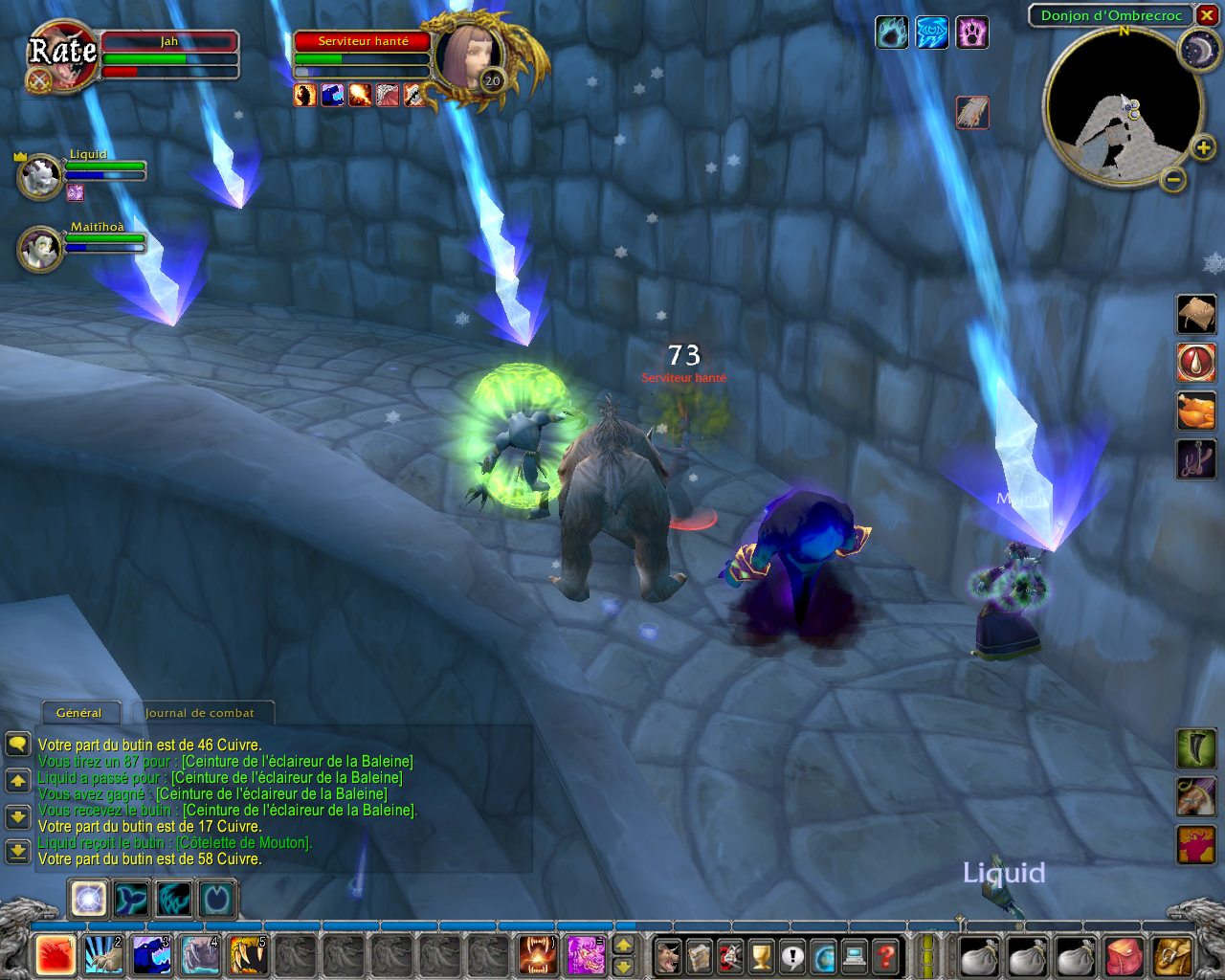The image size is (1225, 980).
Task: Use the roasted chicken food item
Action: [x=1195, y=412]
